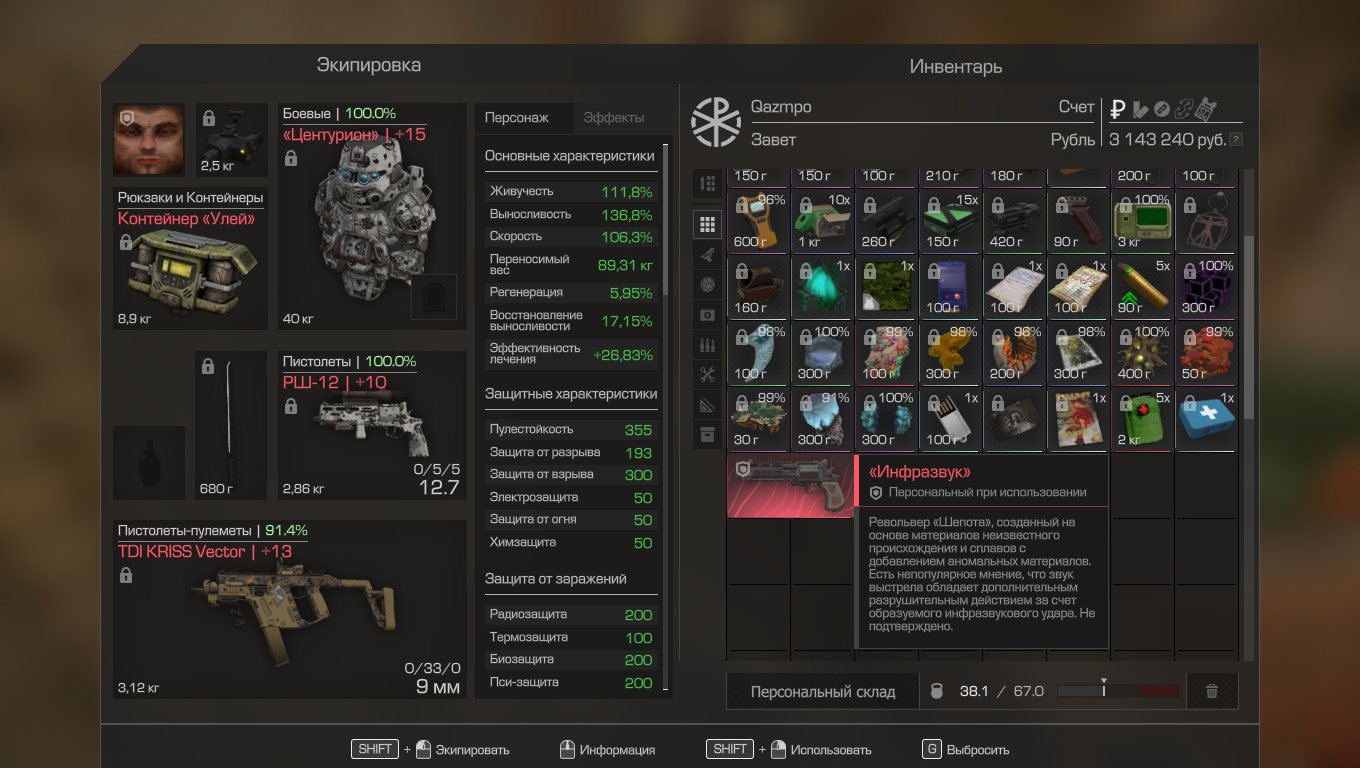Filter inventory by ammunition category
Image resolution: width=1360 pixels, height=768 pixels.
[708, 345]
